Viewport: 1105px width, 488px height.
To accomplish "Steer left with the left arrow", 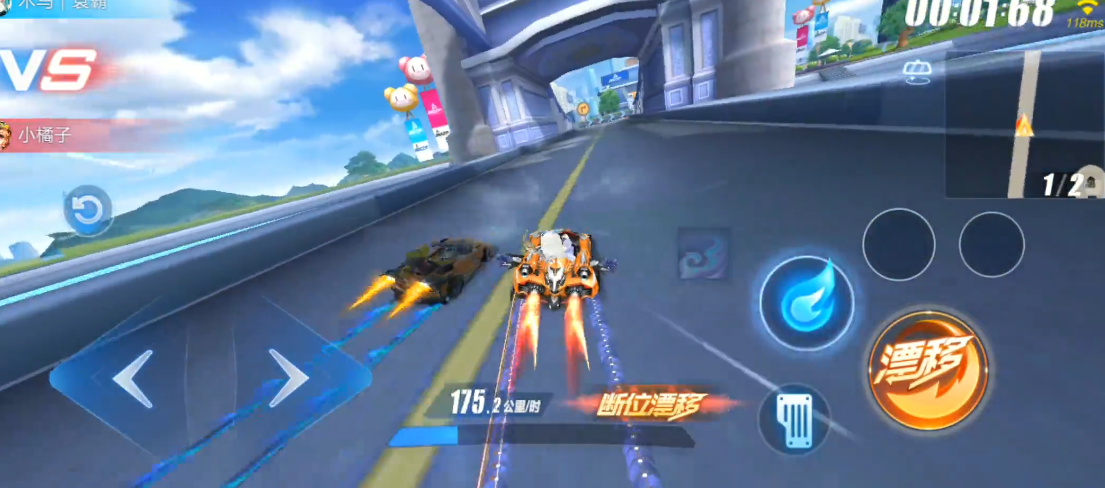I will [x=132, y=379].
